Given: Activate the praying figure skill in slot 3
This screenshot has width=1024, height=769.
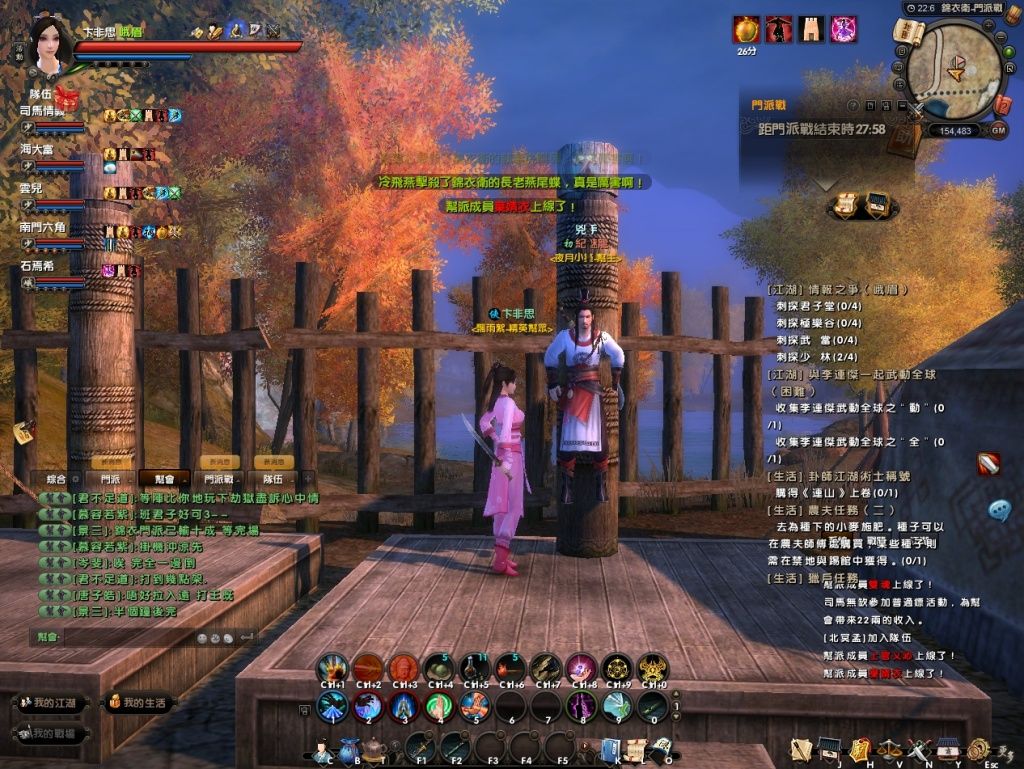Looking at the screenshot, I should (x=404, y=706).
